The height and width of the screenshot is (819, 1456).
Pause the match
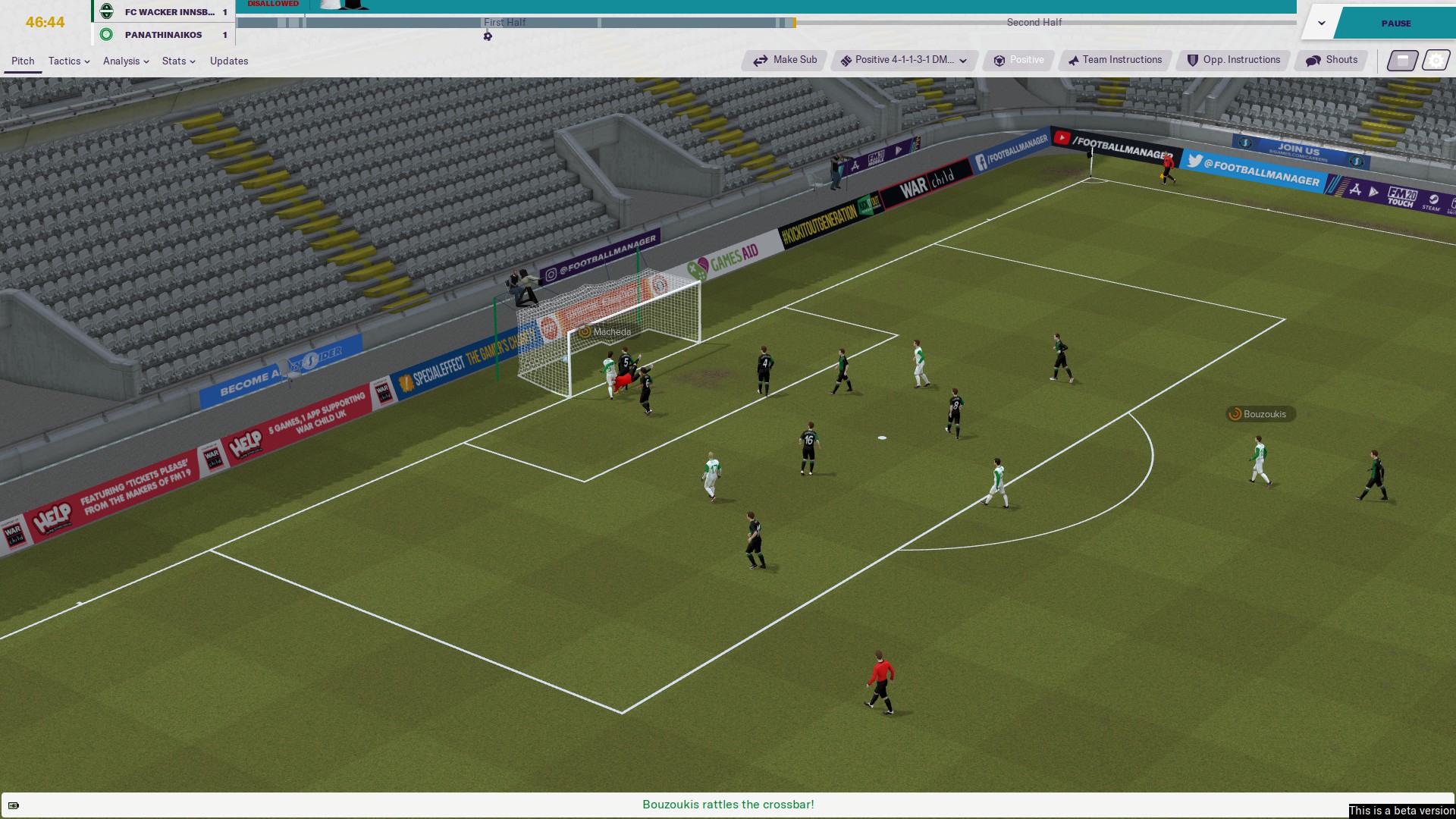[1395, 24]
